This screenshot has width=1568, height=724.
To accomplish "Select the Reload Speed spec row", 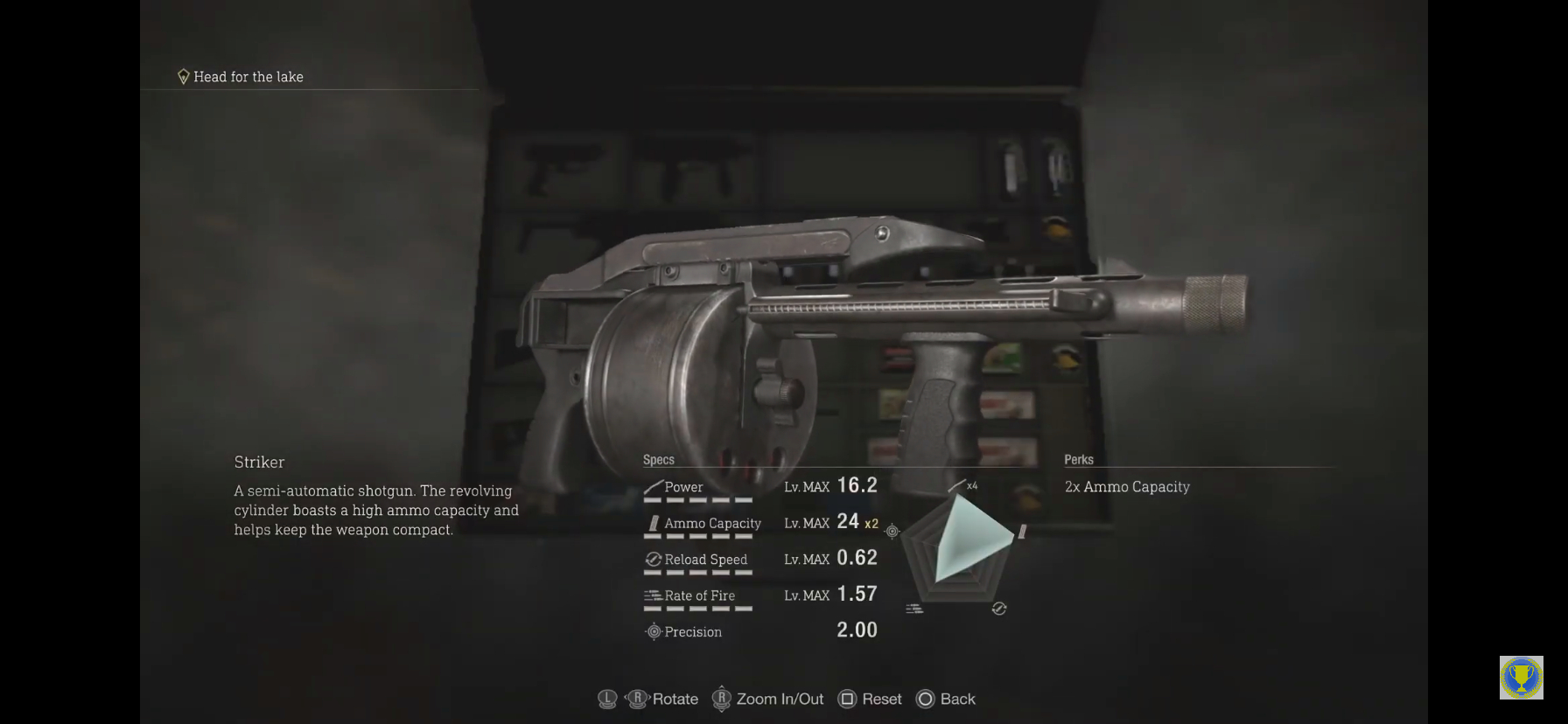I will coord(759,560).
